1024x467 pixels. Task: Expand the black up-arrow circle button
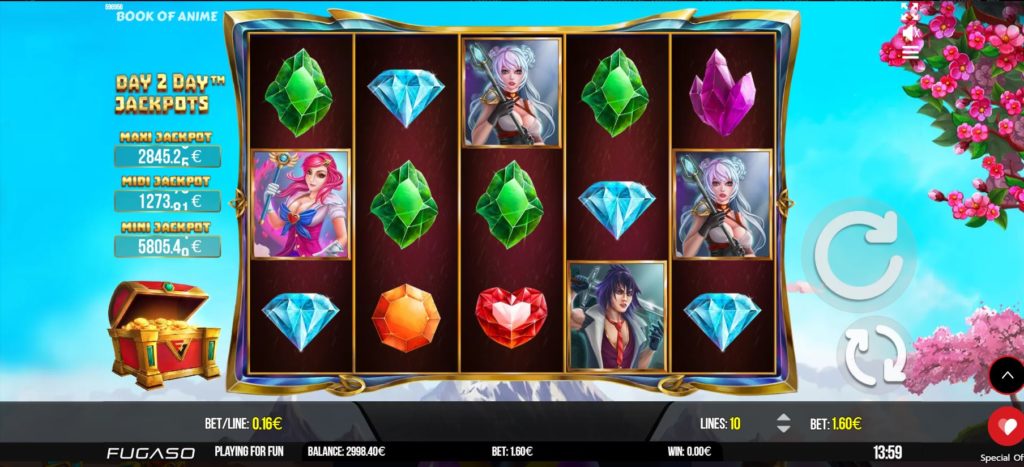tap(1006, 375)
